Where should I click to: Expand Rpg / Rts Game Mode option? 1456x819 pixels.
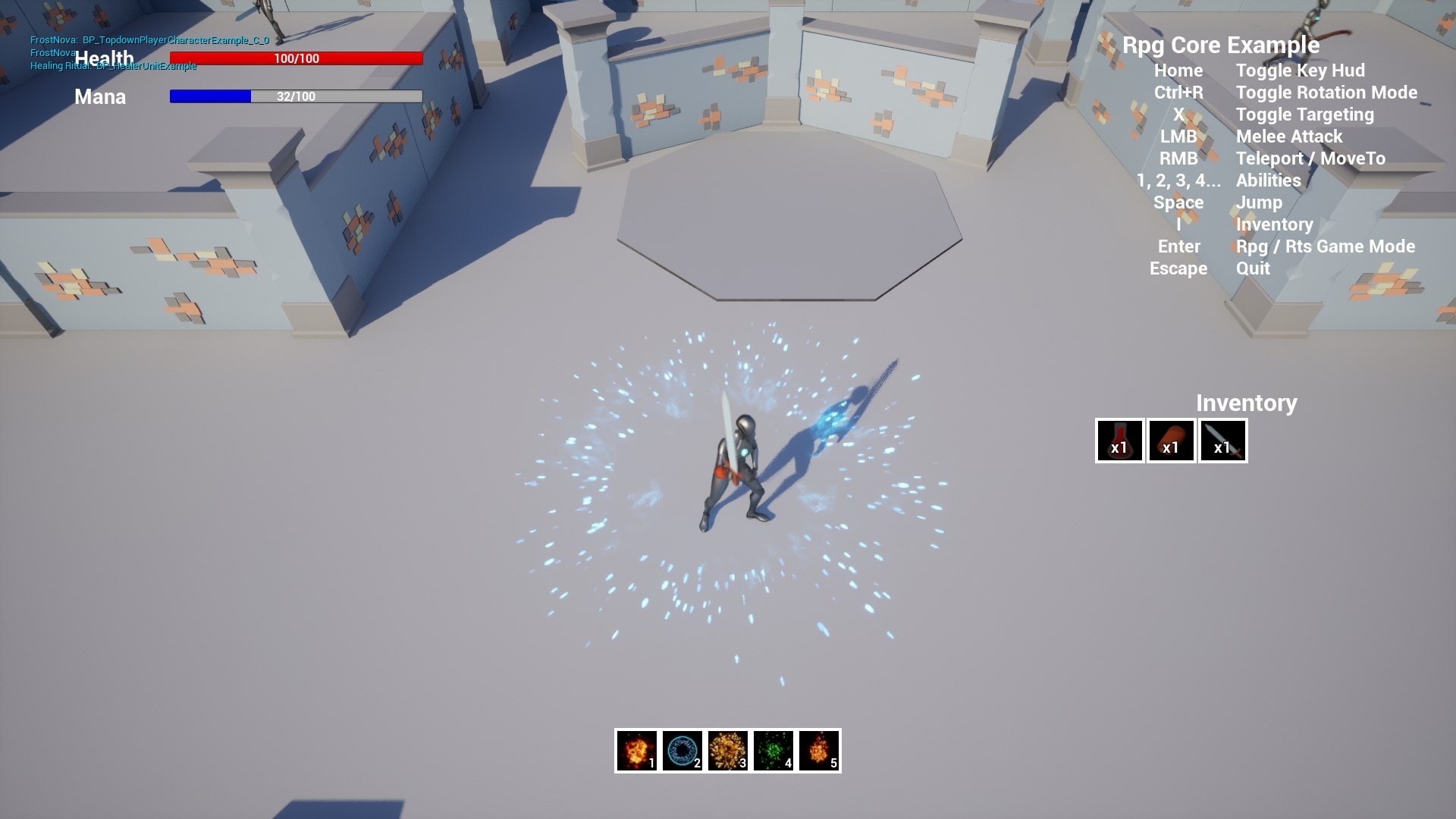(x=1326, y=246)
